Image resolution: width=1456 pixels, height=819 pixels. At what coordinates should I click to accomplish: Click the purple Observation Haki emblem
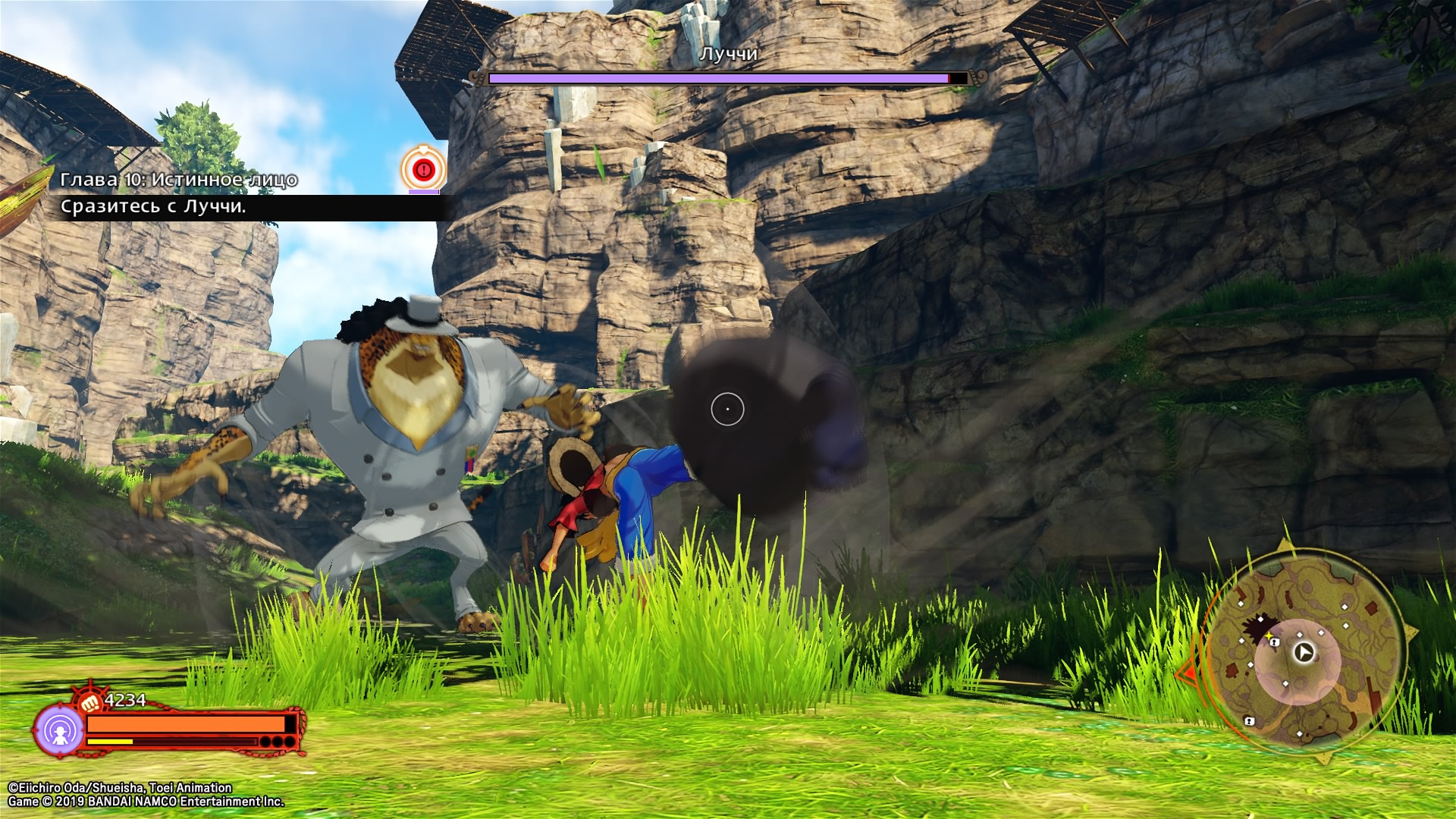(58, 731)
